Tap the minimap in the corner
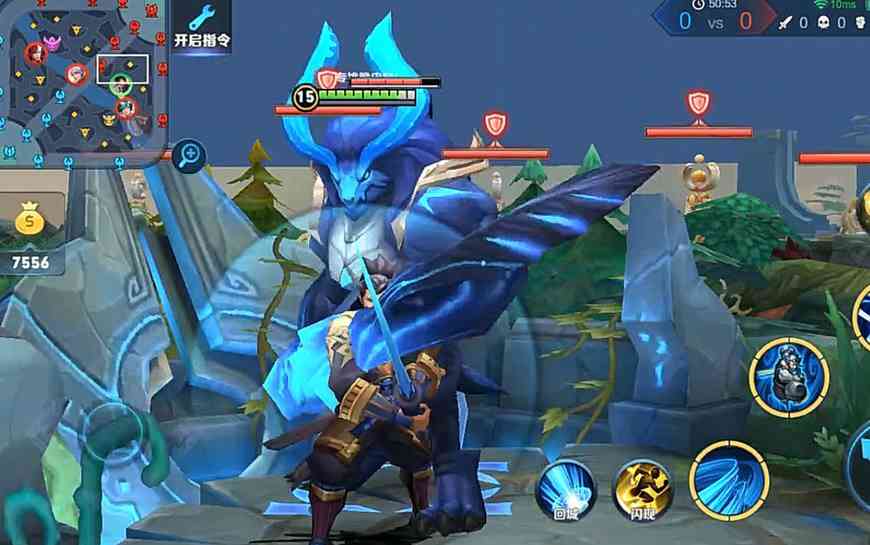870x545 pixels. [x=84, y=78]
